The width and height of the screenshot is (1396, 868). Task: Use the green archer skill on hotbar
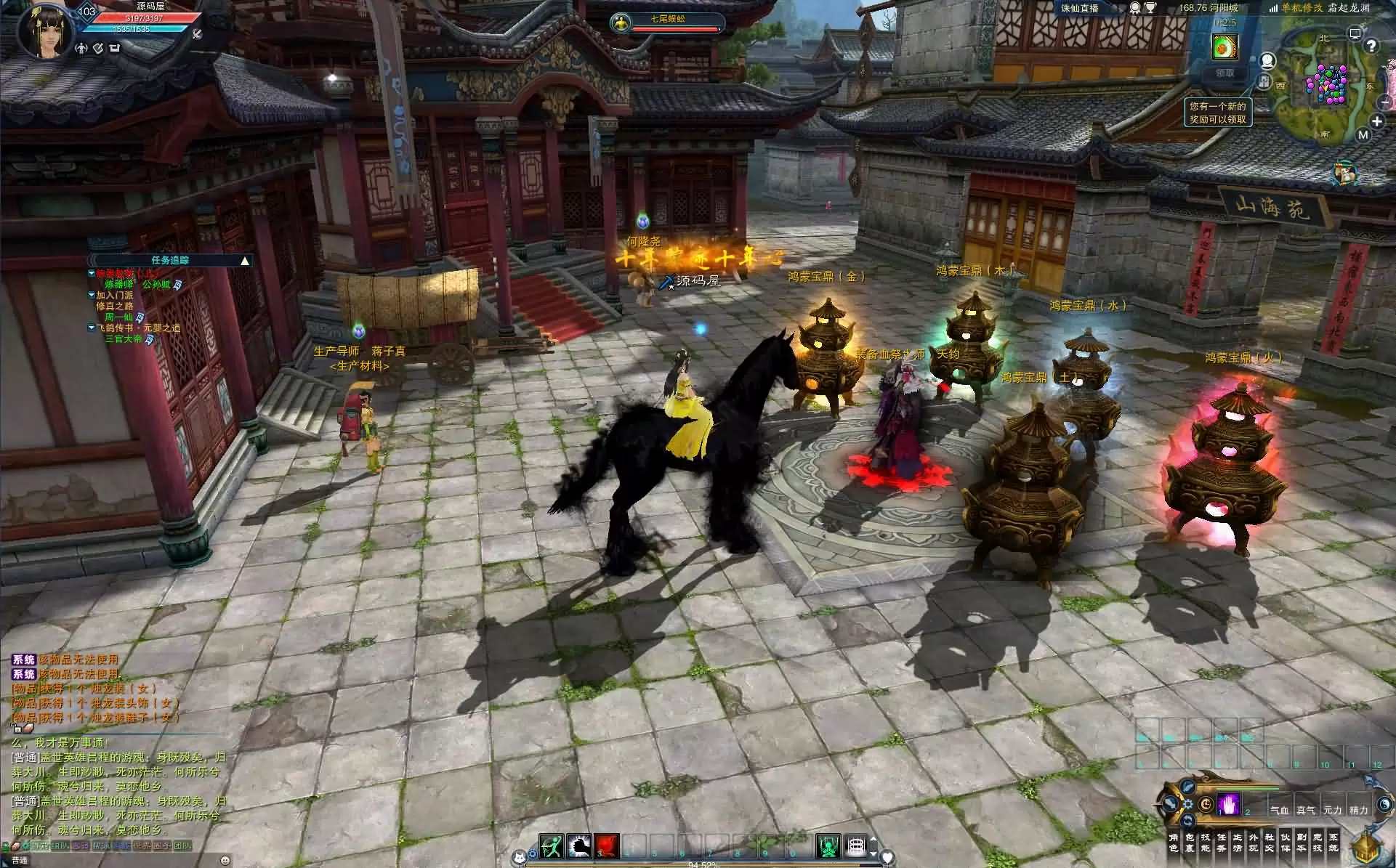[x=551, y=846]
